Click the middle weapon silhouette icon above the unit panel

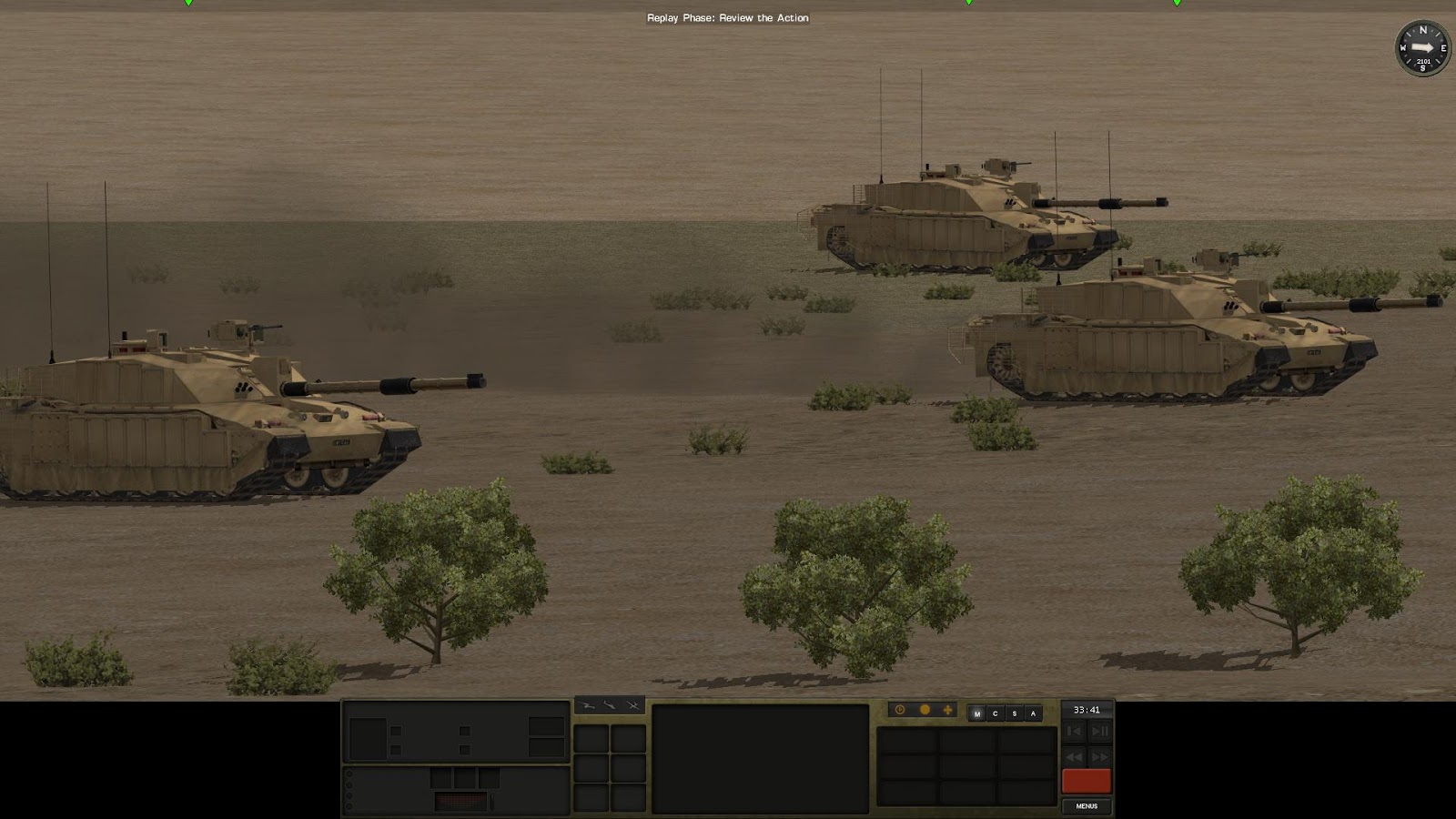610,705
